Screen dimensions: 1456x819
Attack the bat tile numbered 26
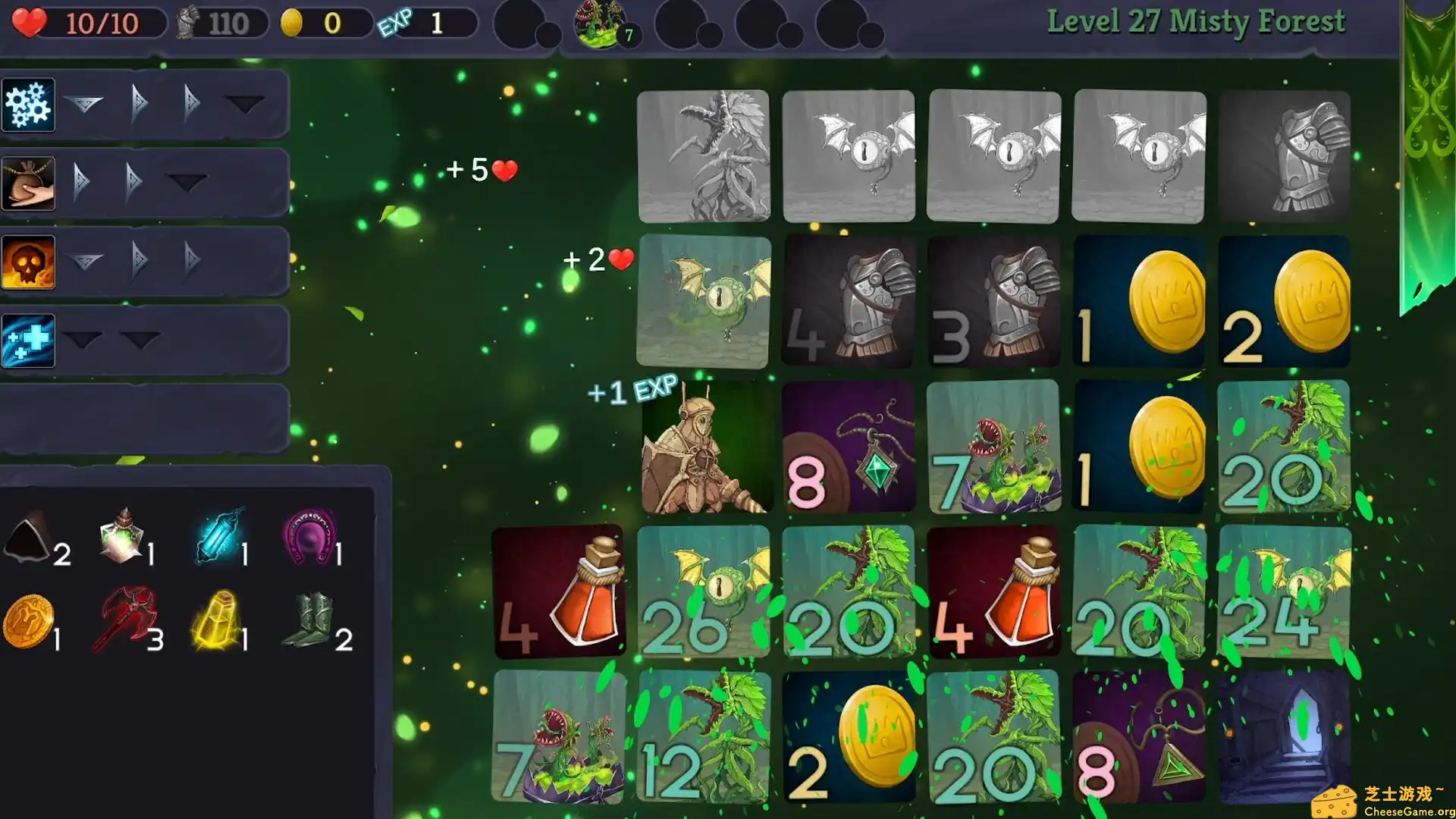pos(704,591)
